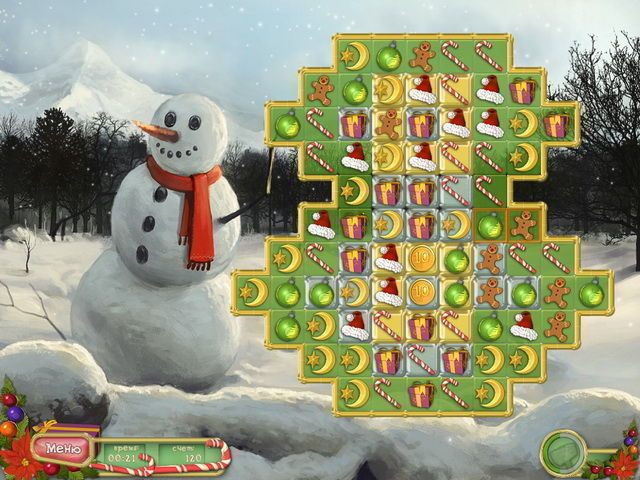
Task: Select the orange-outlined gingerbread man tile
Action: click(523, 225)
